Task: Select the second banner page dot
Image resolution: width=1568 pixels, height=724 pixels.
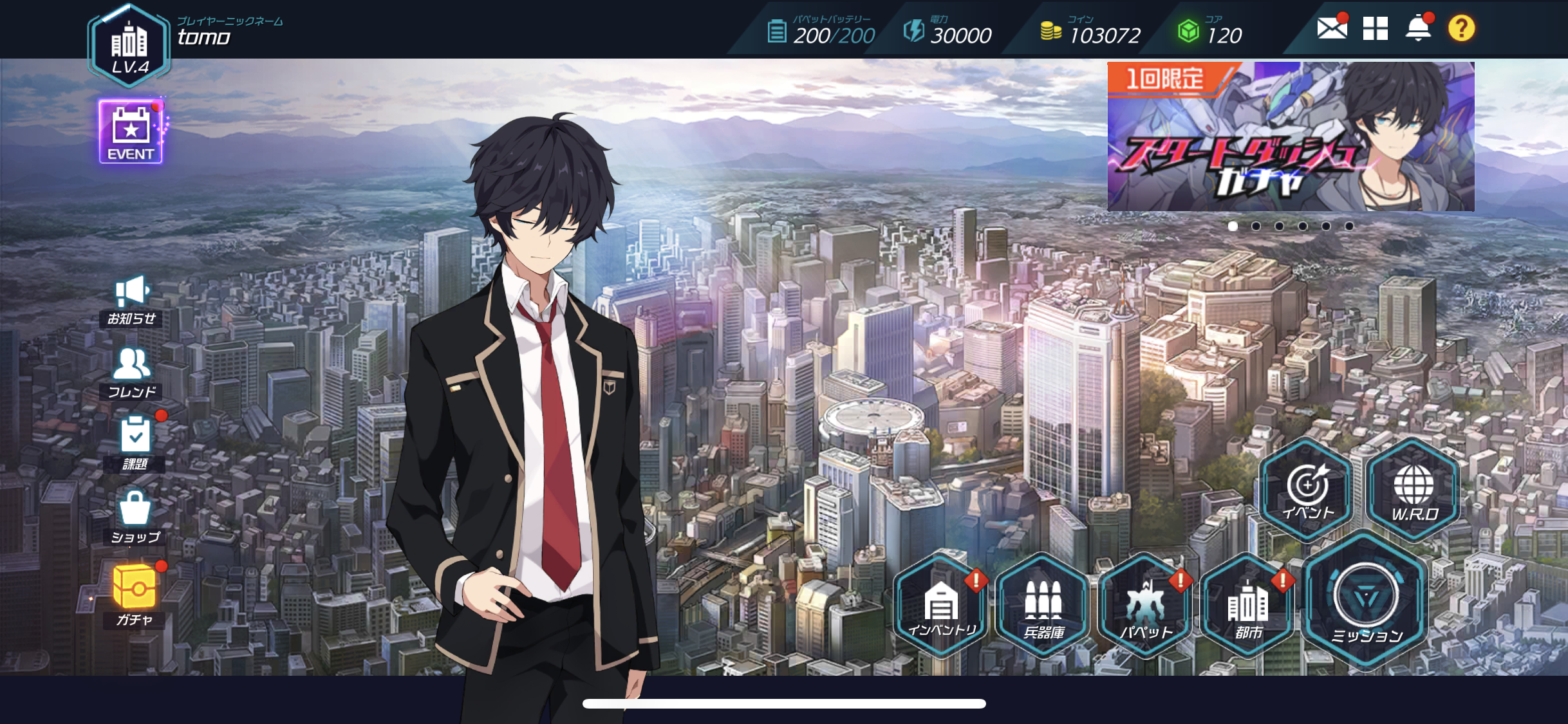Action: click(1256, 226)
